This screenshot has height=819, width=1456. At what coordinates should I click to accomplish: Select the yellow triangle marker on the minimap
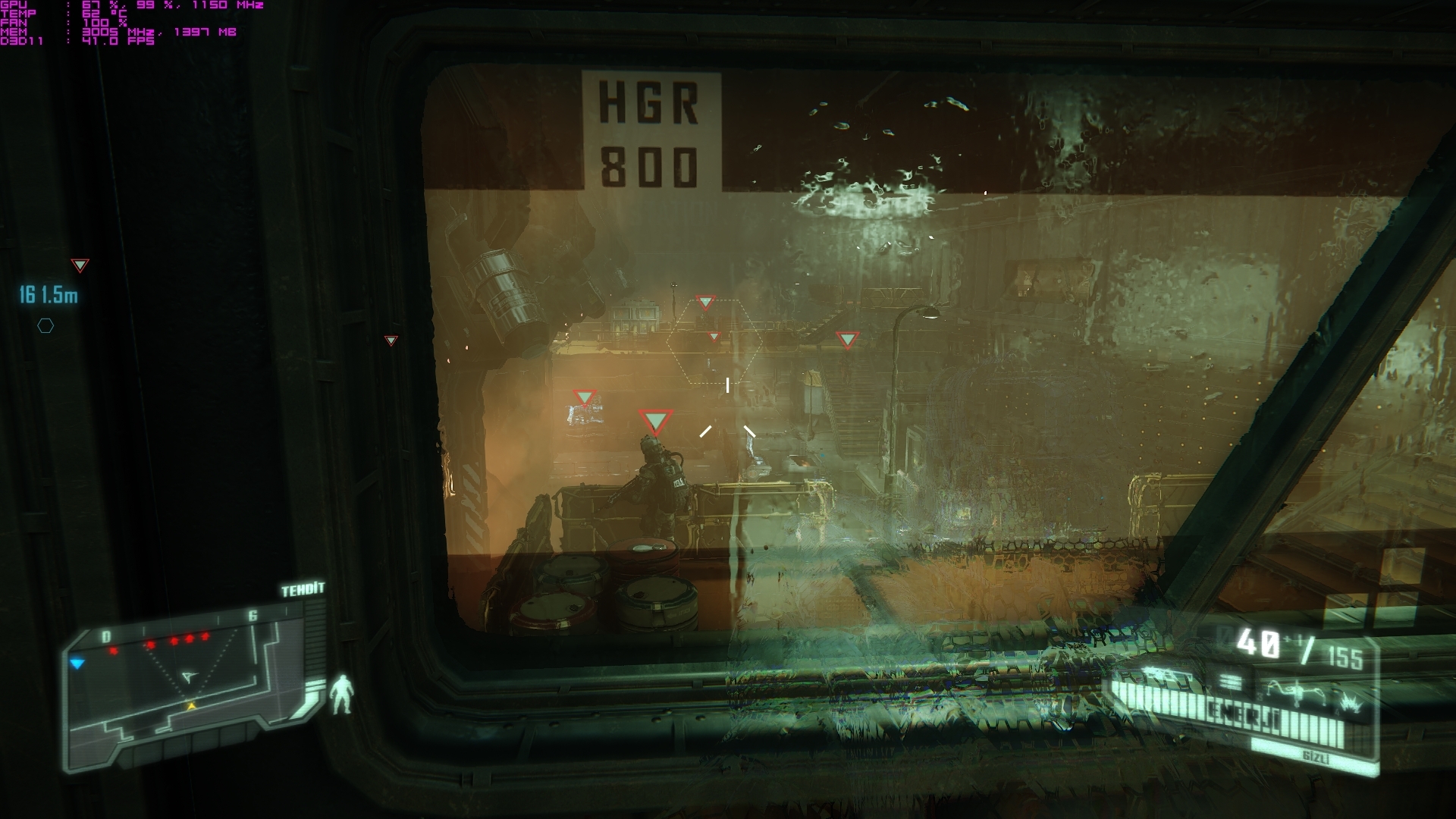click(192, 706)
